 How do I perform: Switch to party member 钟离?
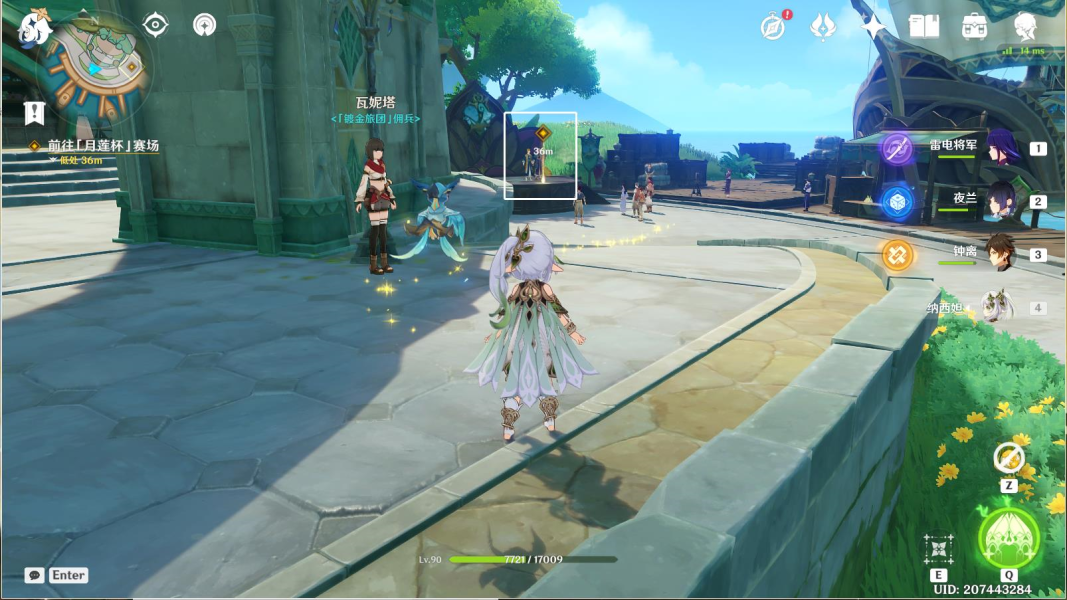(x=998, y=254)
